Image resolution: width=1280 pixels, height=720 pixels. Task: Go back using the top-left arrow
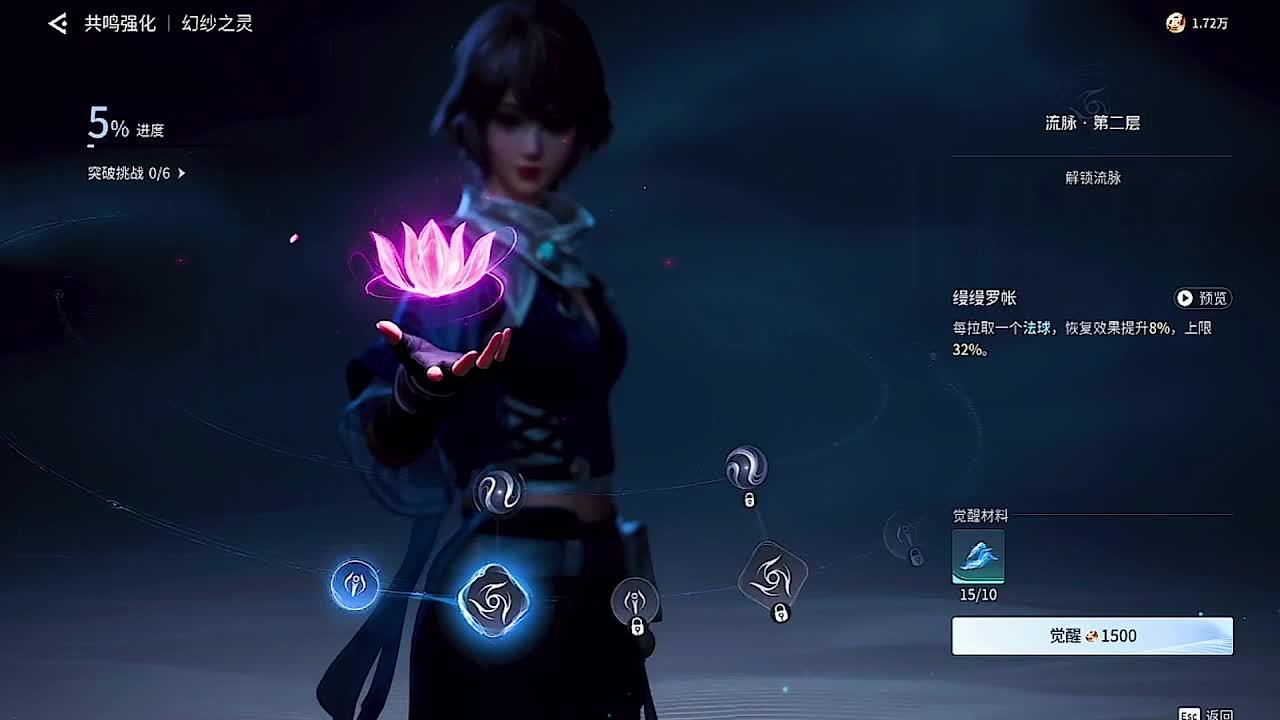pos(58,24)
